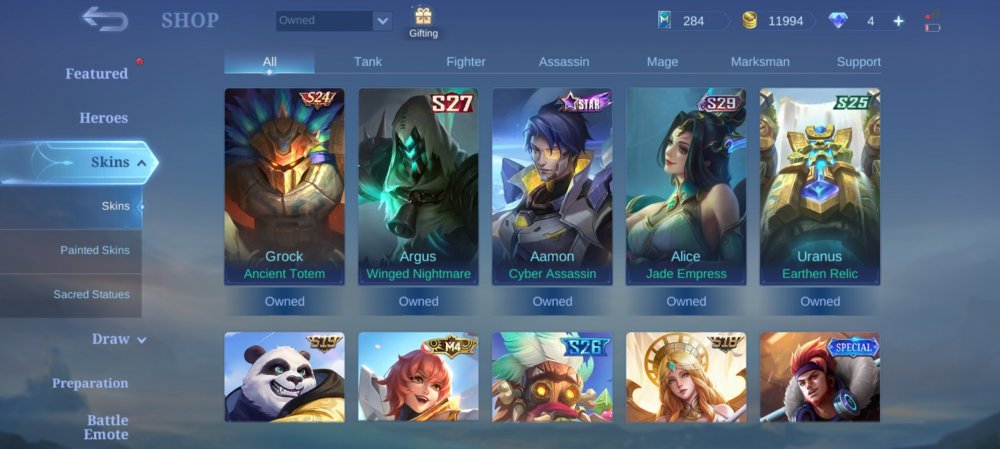Open the Gifting menu
The height and width of the screenshot is (449, 1000).
coord(423,22)
